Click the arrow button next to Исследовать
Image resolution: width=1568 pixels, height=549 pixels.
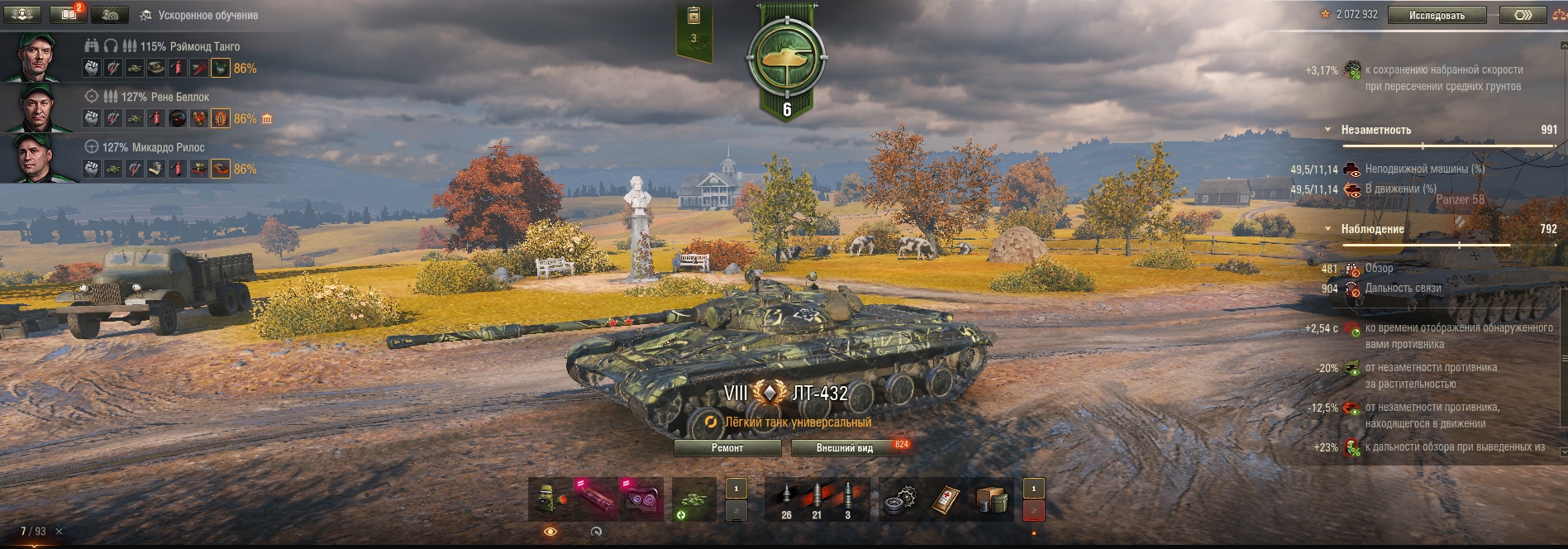[x=1523, y=15]
